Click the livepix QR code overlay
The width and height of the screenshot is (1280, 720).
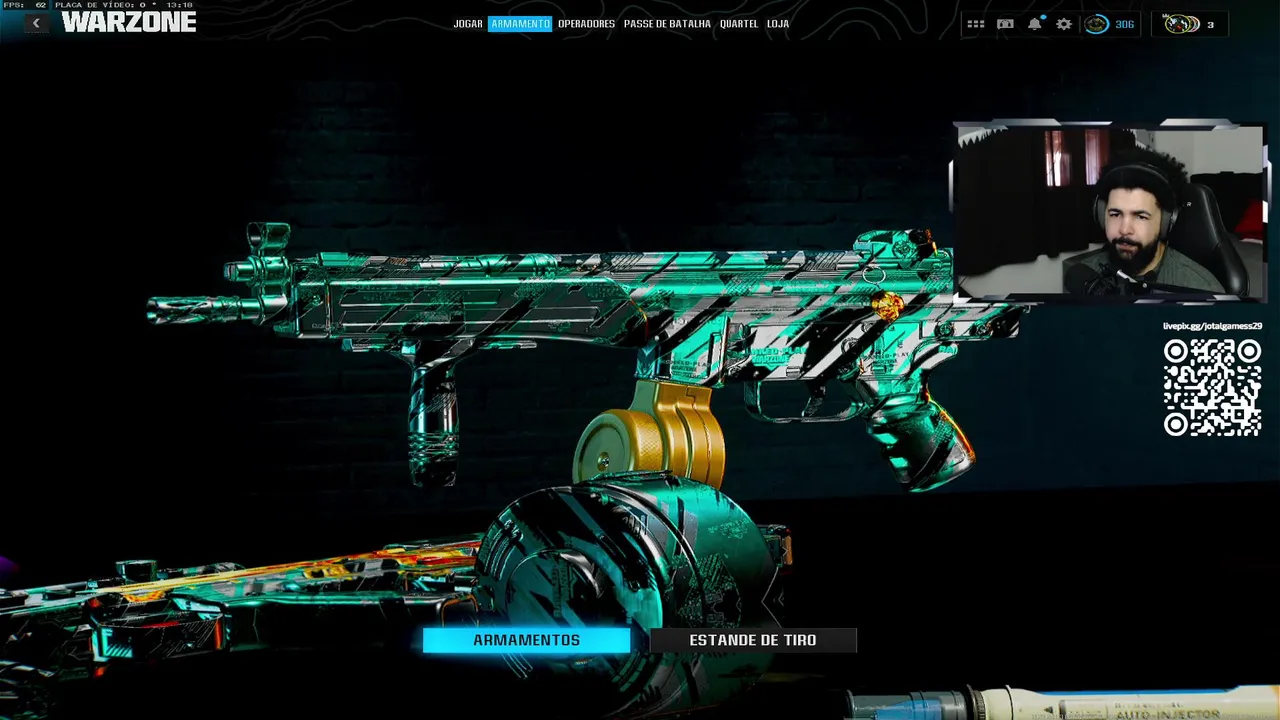[1212, 388]
